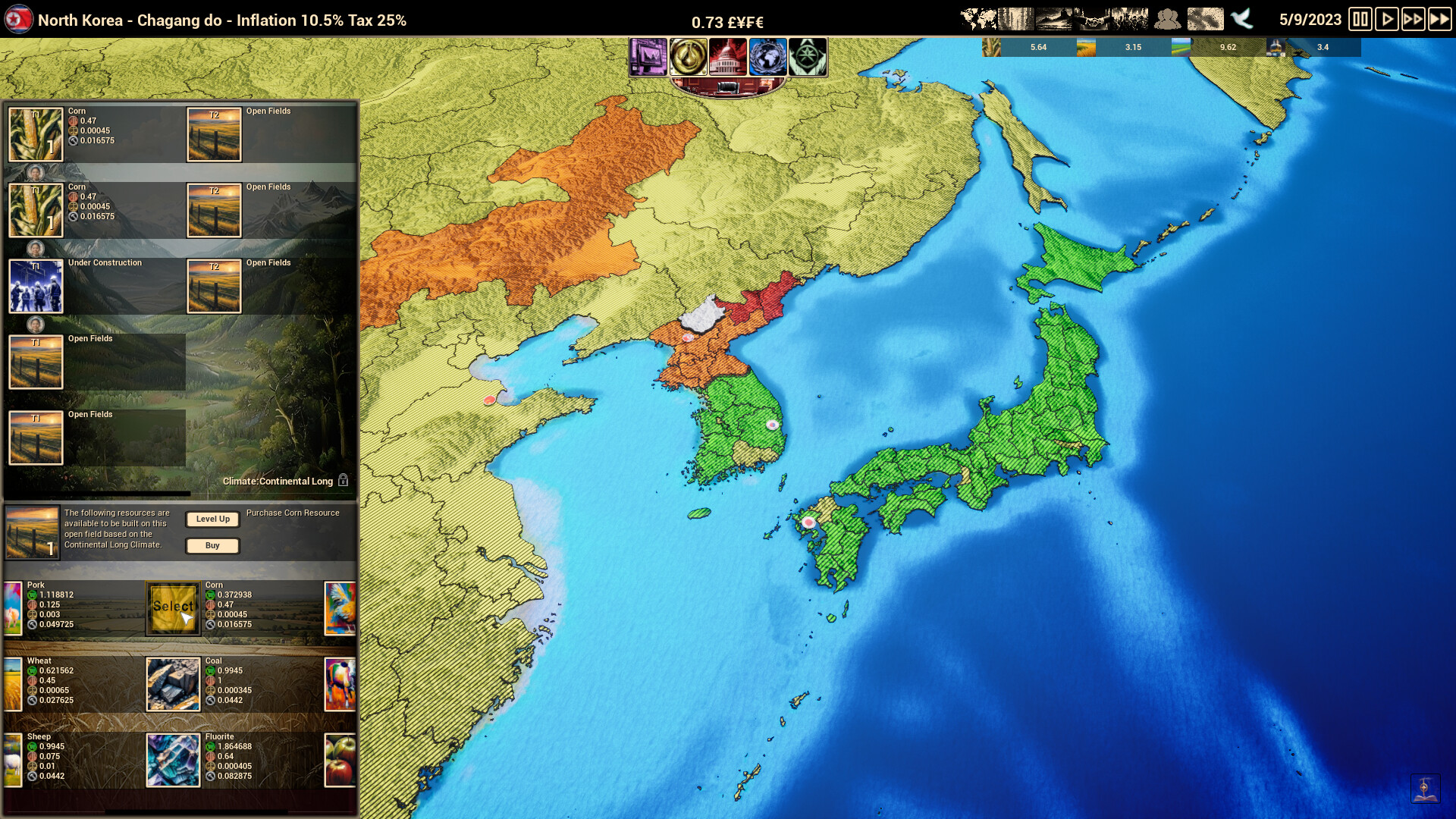
Task: Click the population crowd icon
Action: click(x=1168, y=17)
